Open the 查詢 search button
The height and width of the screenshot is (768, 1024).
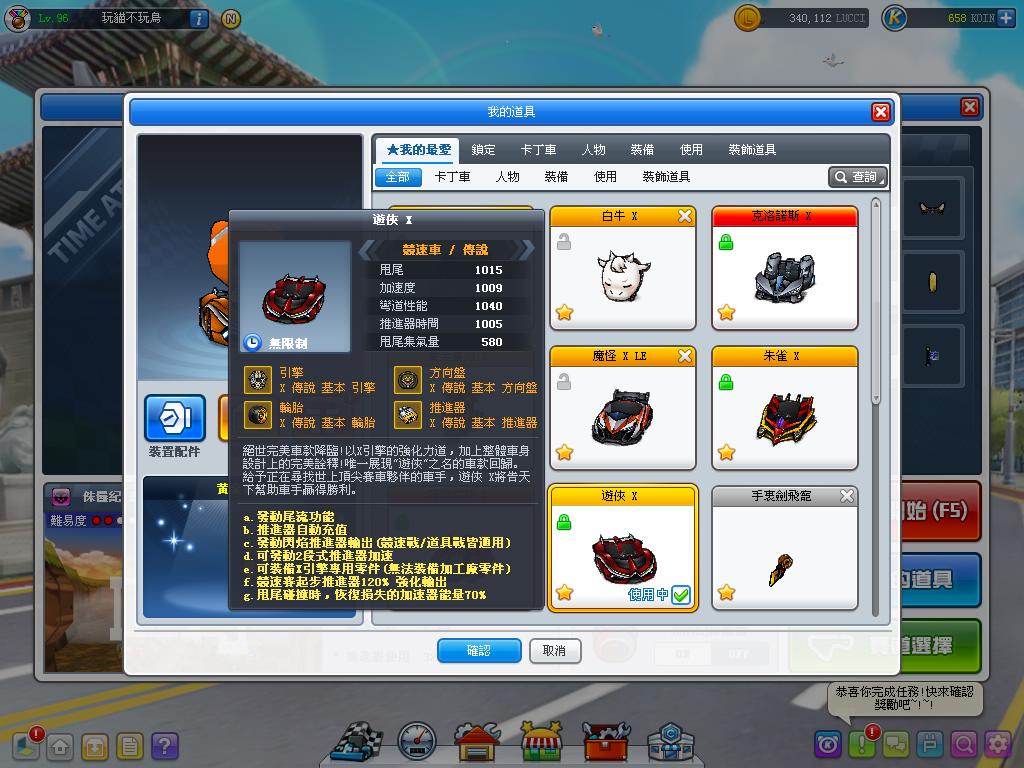coord(857,177)
